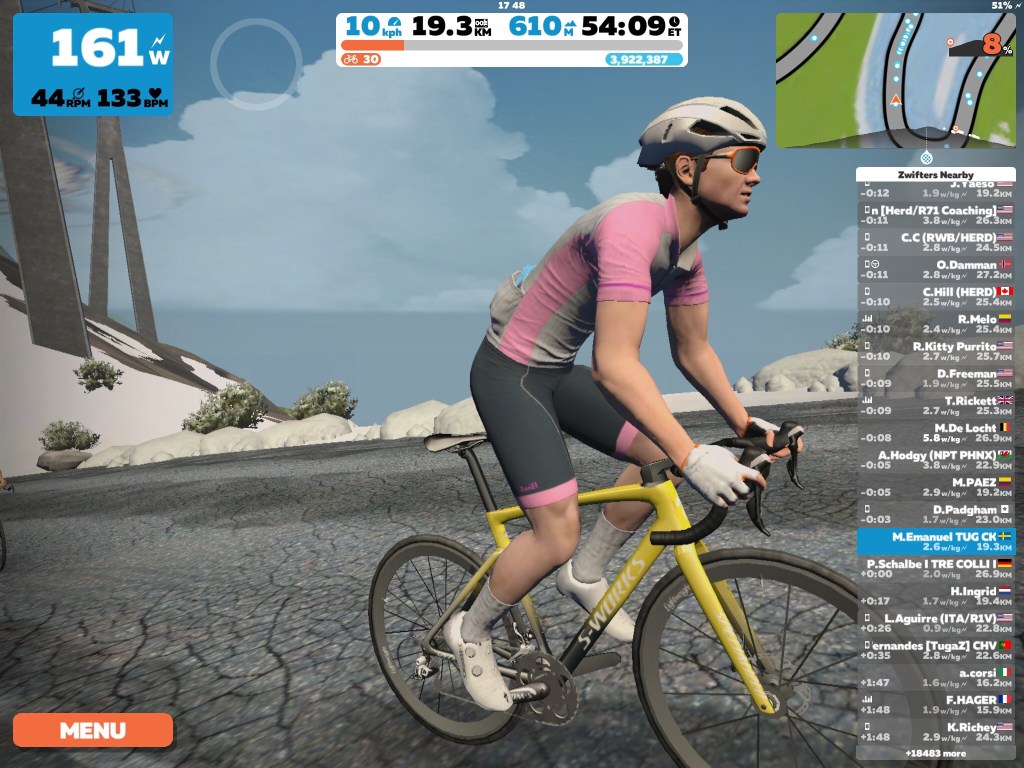Select D.Freeman's row in the rider list
This screenshot has height=768, width=1024.
pos(936,379)
